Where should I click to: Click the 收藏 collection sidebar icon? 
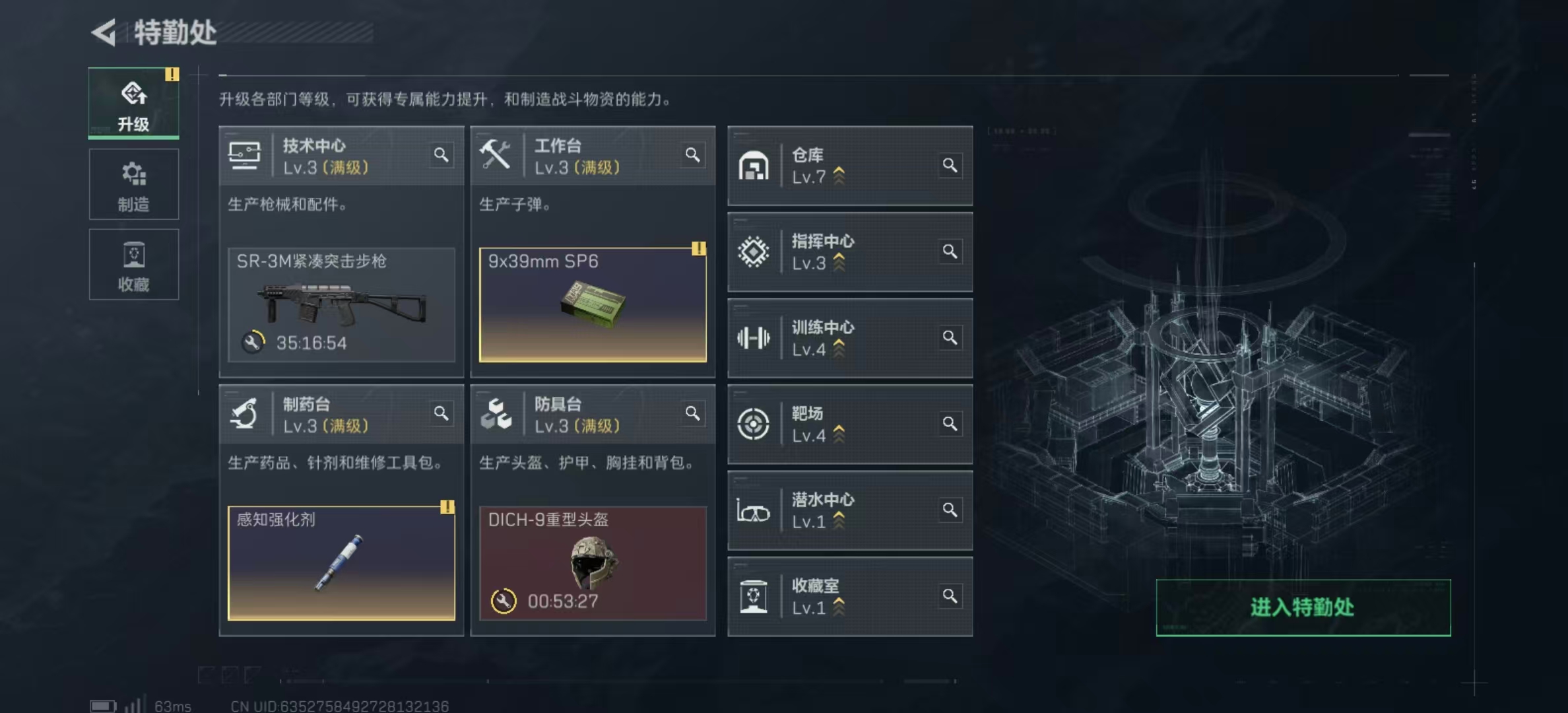click(x=134, y=254)
